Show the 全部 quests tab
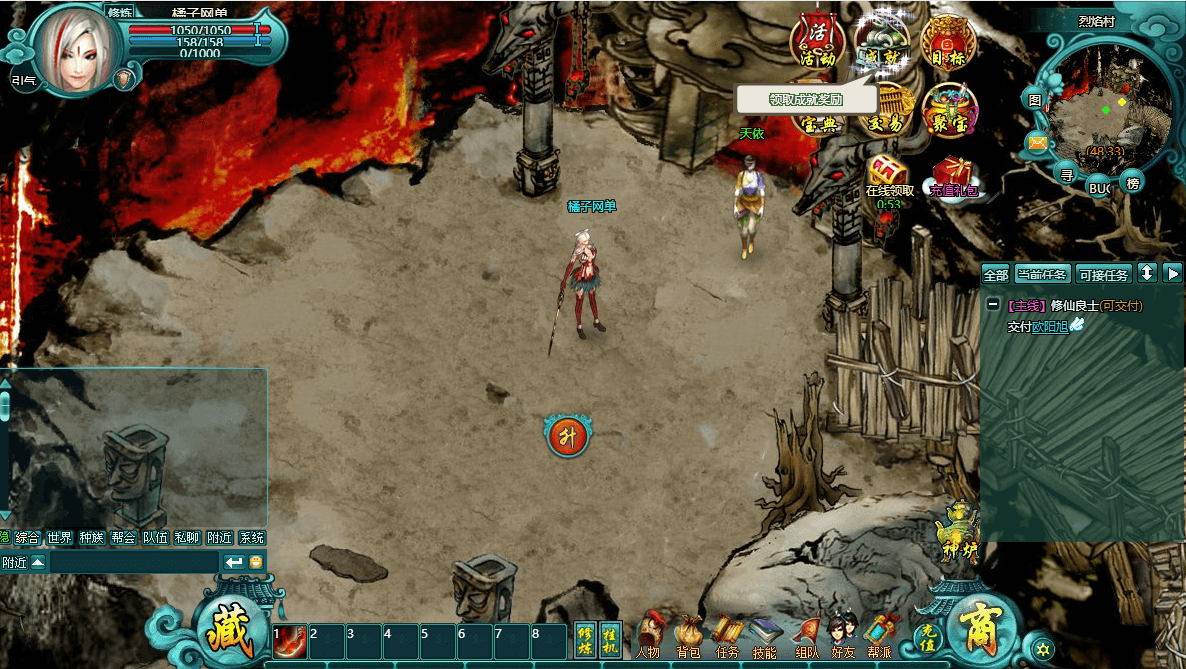Image resolution: width=1186 pixels, height=669 pixels. coord(996,274)
